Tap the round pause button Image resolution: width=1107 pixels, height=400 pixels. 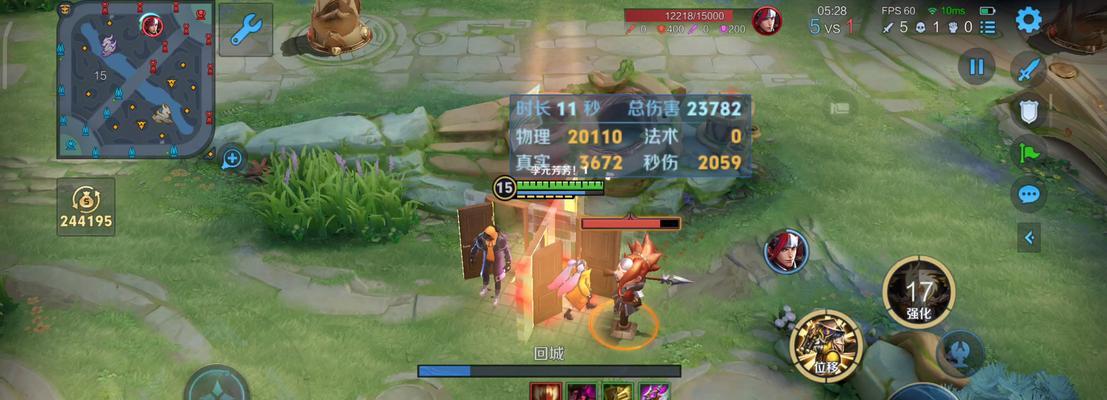976,68
